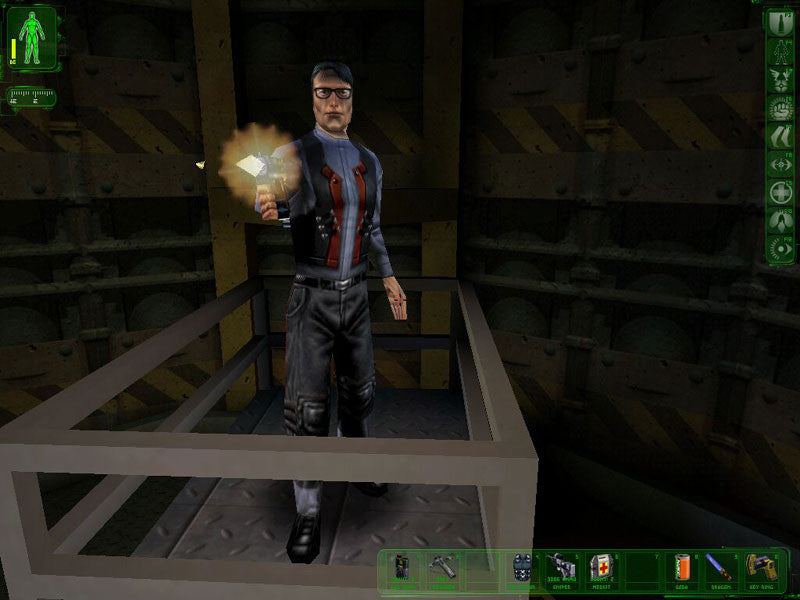Equip the Dragon's Tooth sword
Screen dimensions: 800x600
[719, 568]
